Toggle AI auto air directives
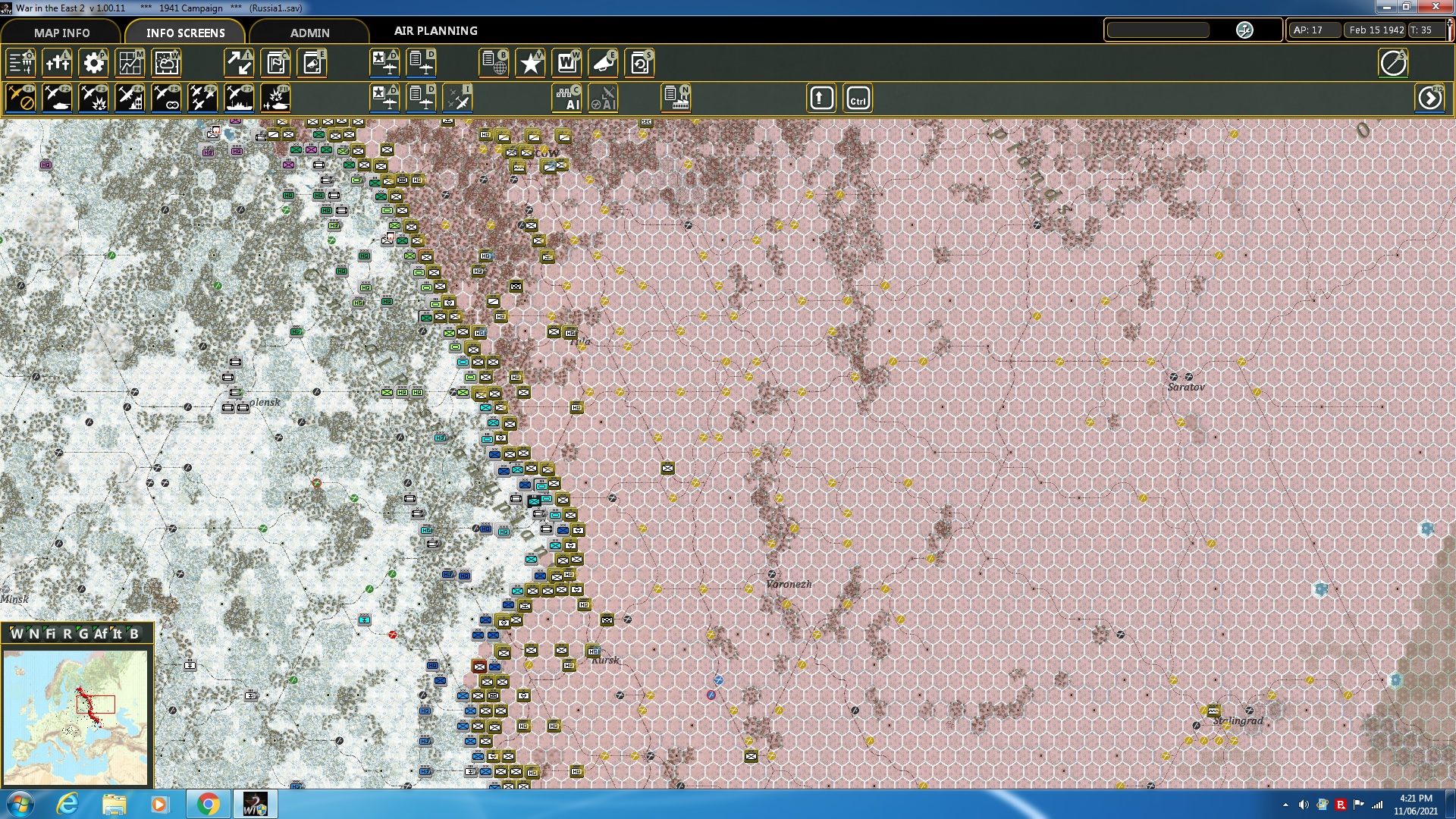Screen dimensions: 1456x819 (604, 97)
